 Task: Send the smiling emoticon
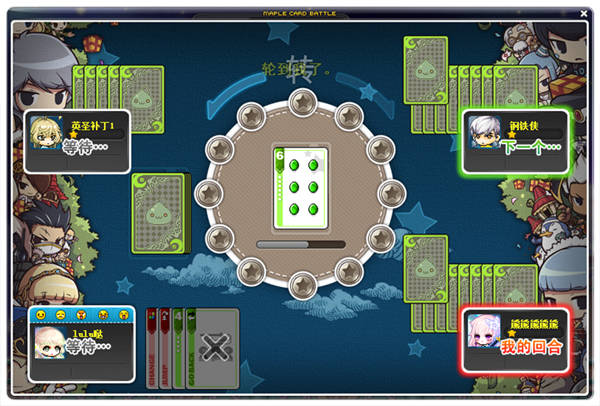click(41, 314)
